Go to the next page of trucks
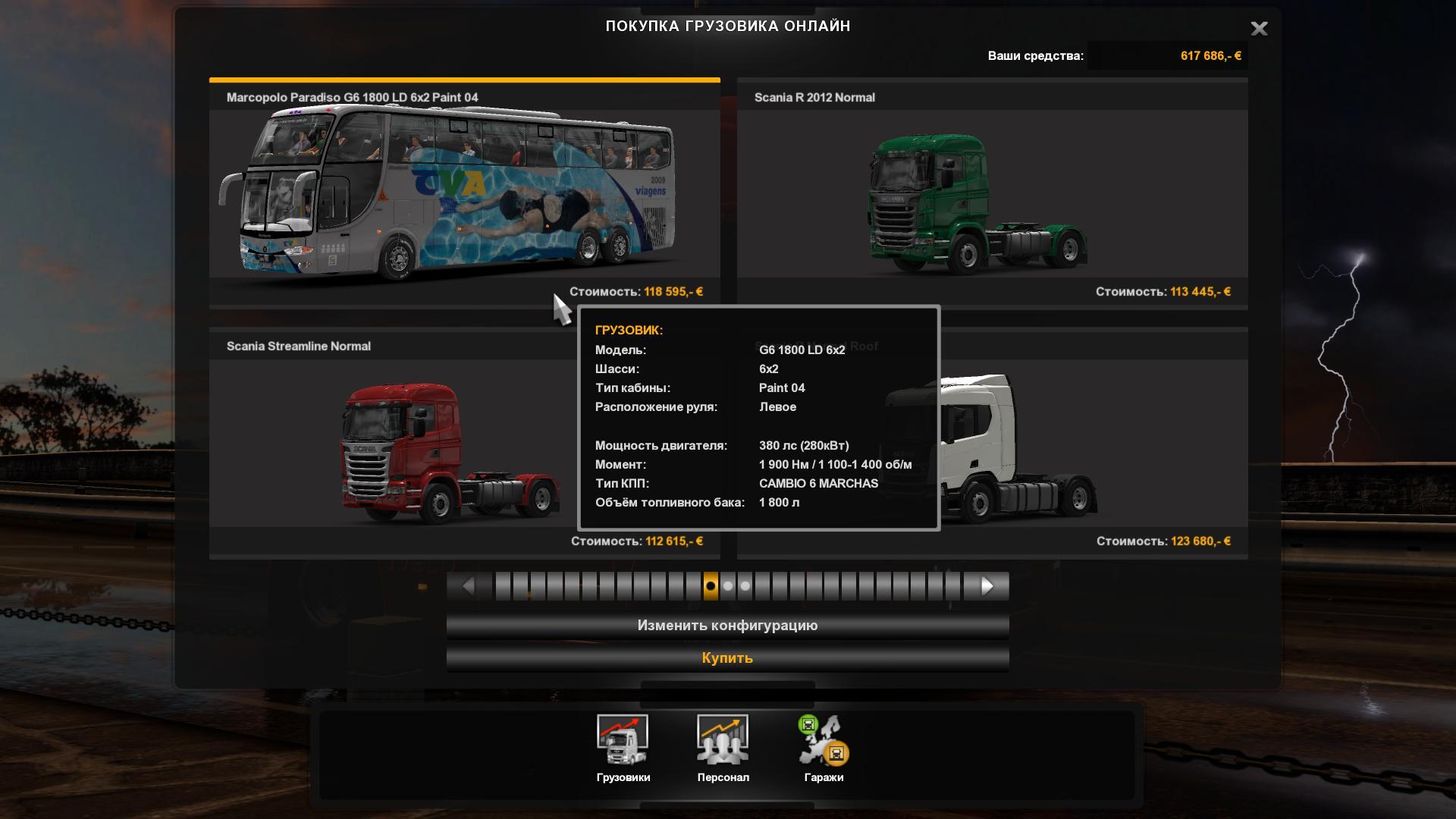Image resolution: width=1456 pixels, height=819 pixels. click(x=987, y=586)
